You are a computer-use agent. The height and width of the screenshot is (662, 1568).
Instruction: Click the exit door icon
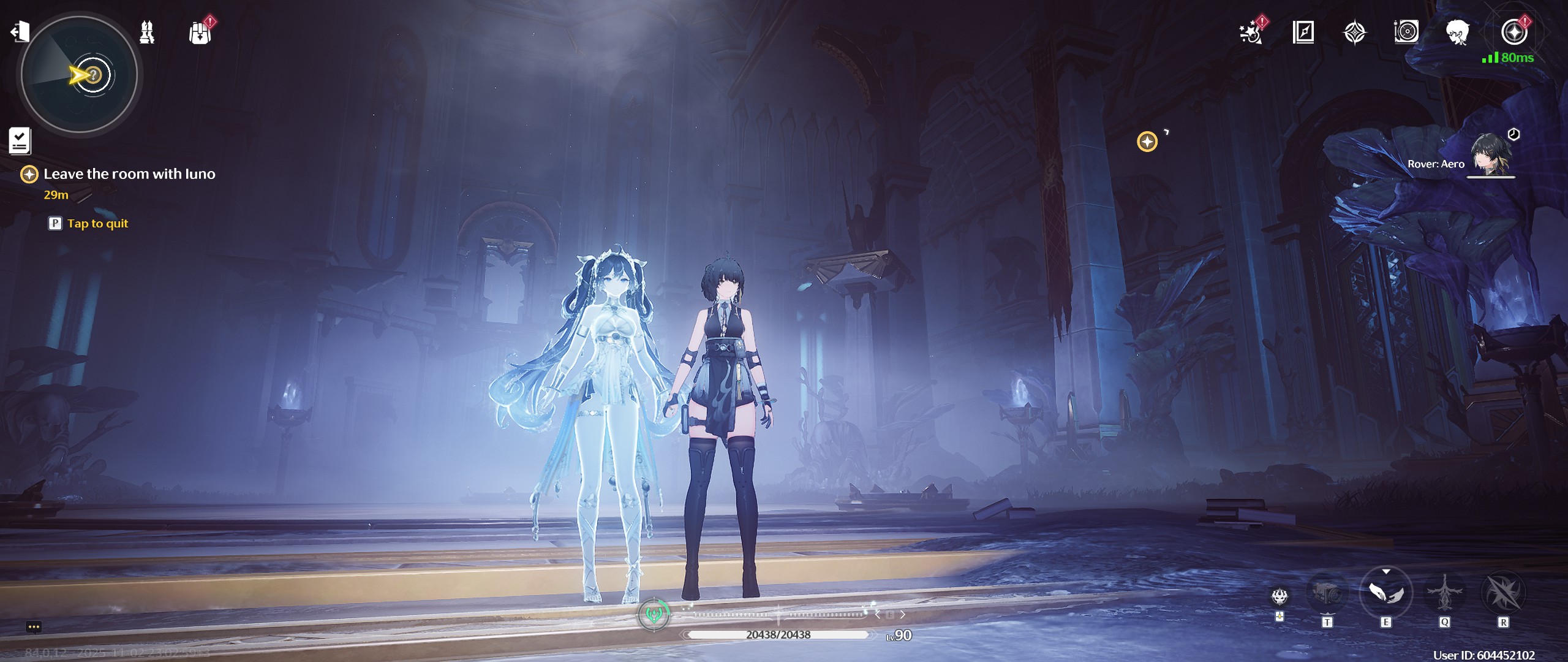20,31
